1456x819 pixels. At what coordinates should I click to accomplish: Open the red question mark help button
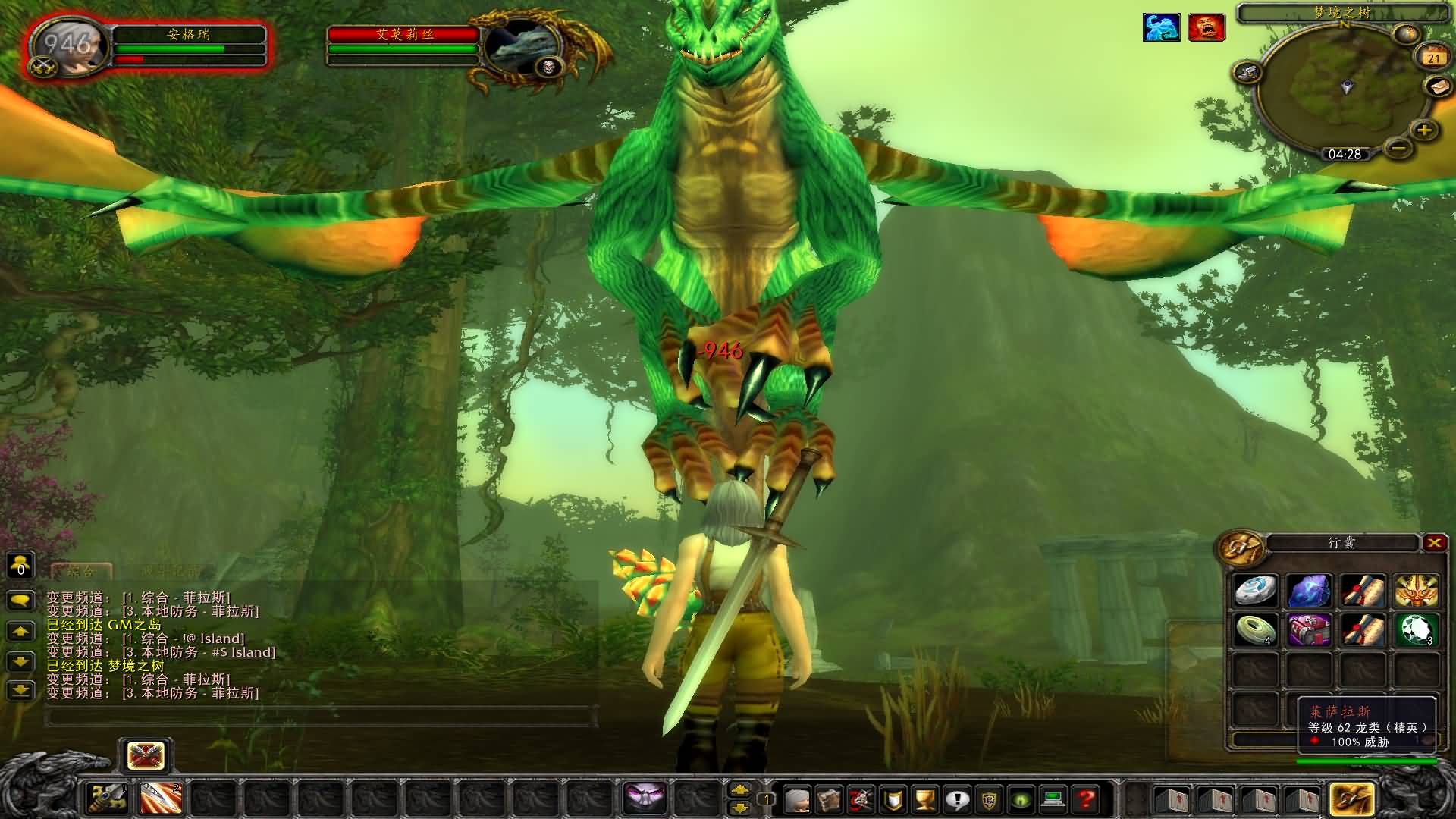[x=1086, y=799]
